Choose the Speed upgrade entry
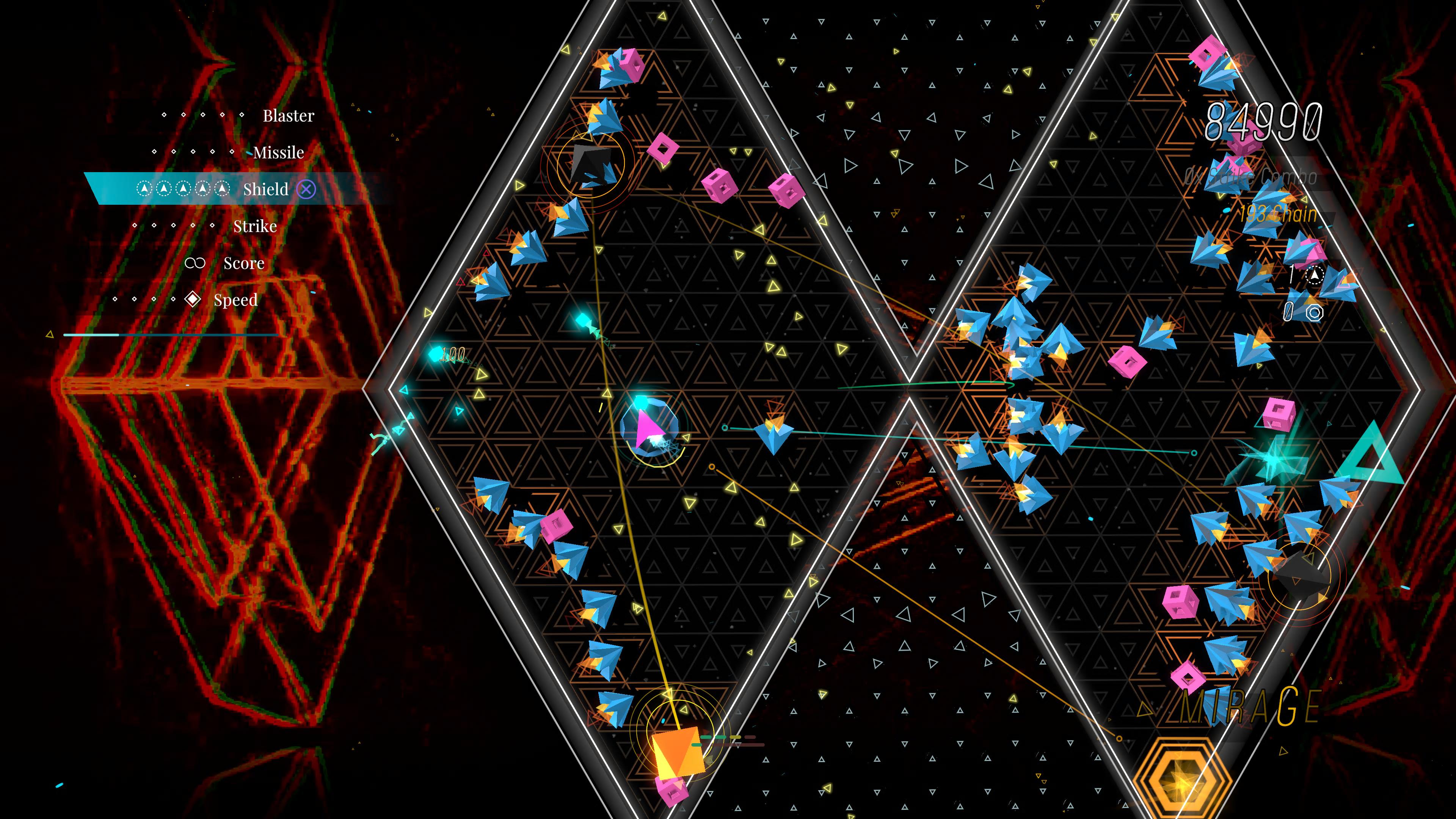This screenshot has height=819, width=1456. (235, 300)
